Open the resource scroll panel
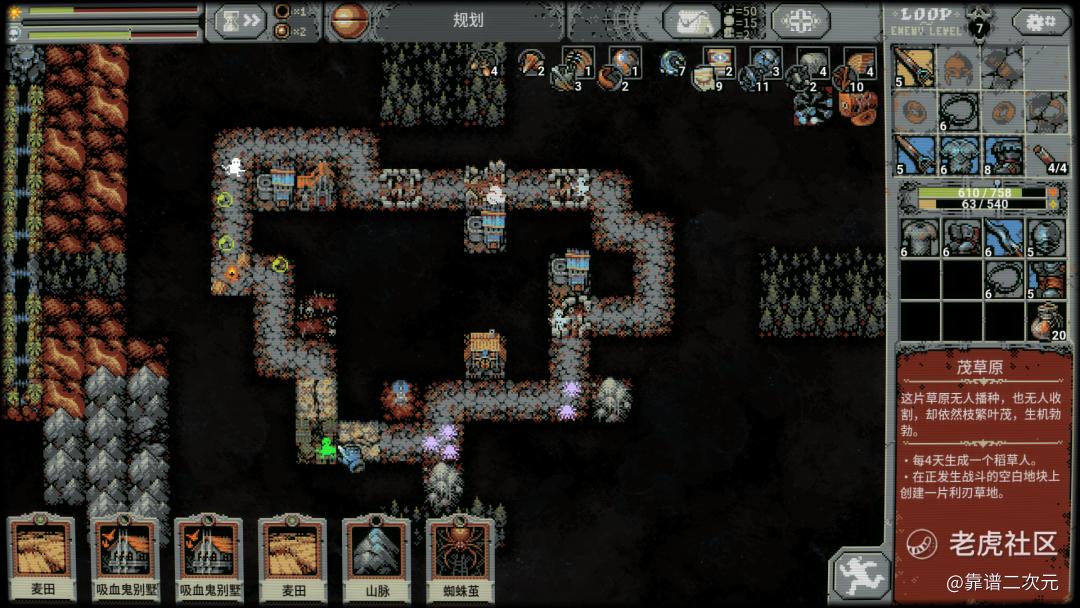1080x608 pixels. 691,21
